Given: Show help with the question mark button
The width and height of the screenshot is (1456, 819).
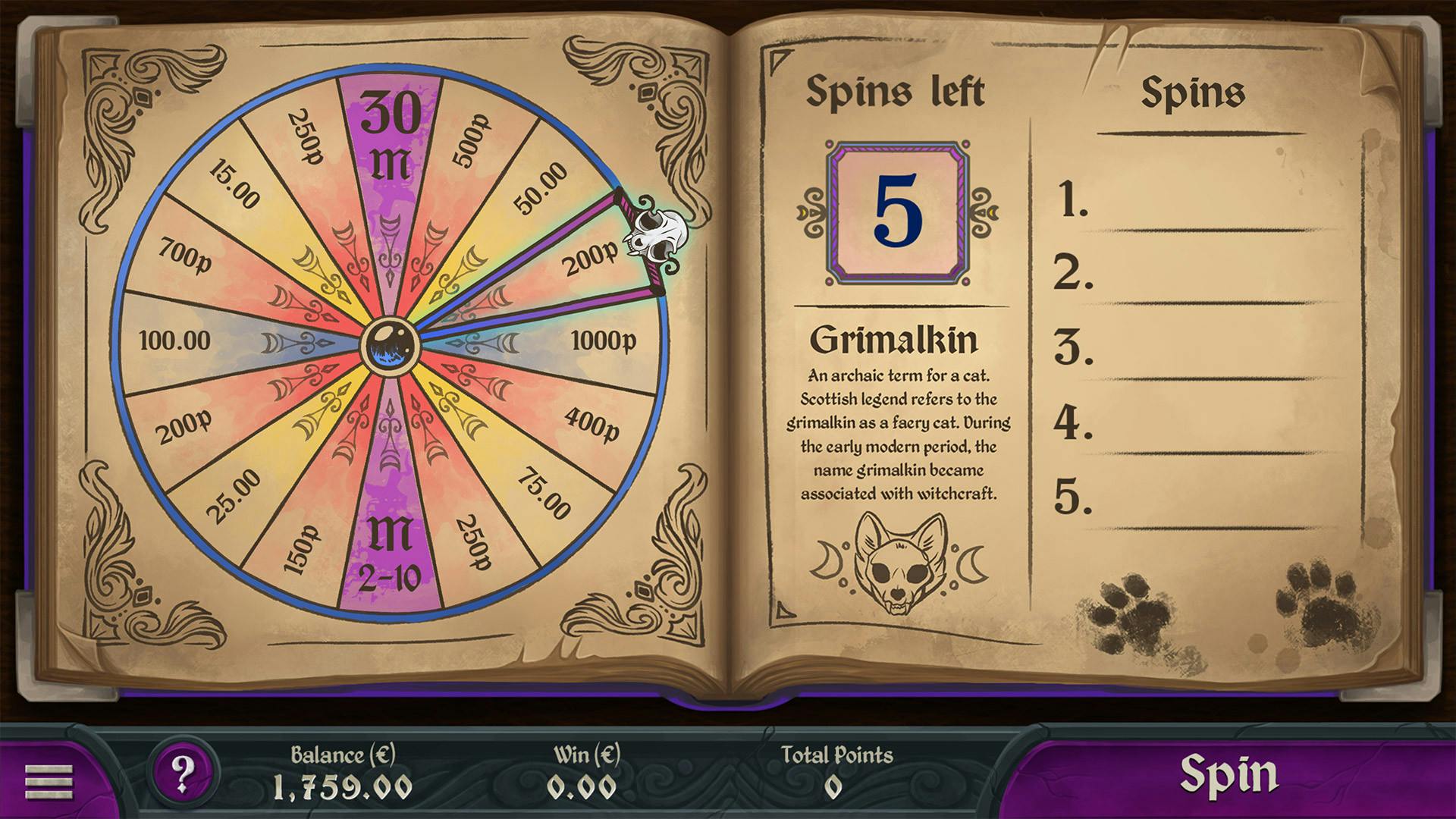Looking at the screenshot, I should pyautogui.click(x=183, y=773).
